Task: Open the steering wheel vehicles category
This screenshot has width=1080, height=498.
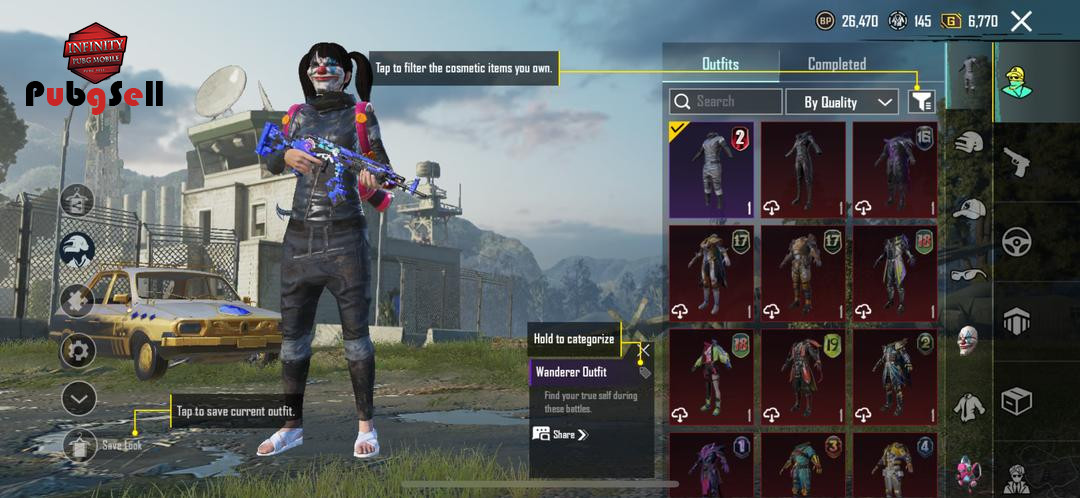Action: tap(1017, 242)
